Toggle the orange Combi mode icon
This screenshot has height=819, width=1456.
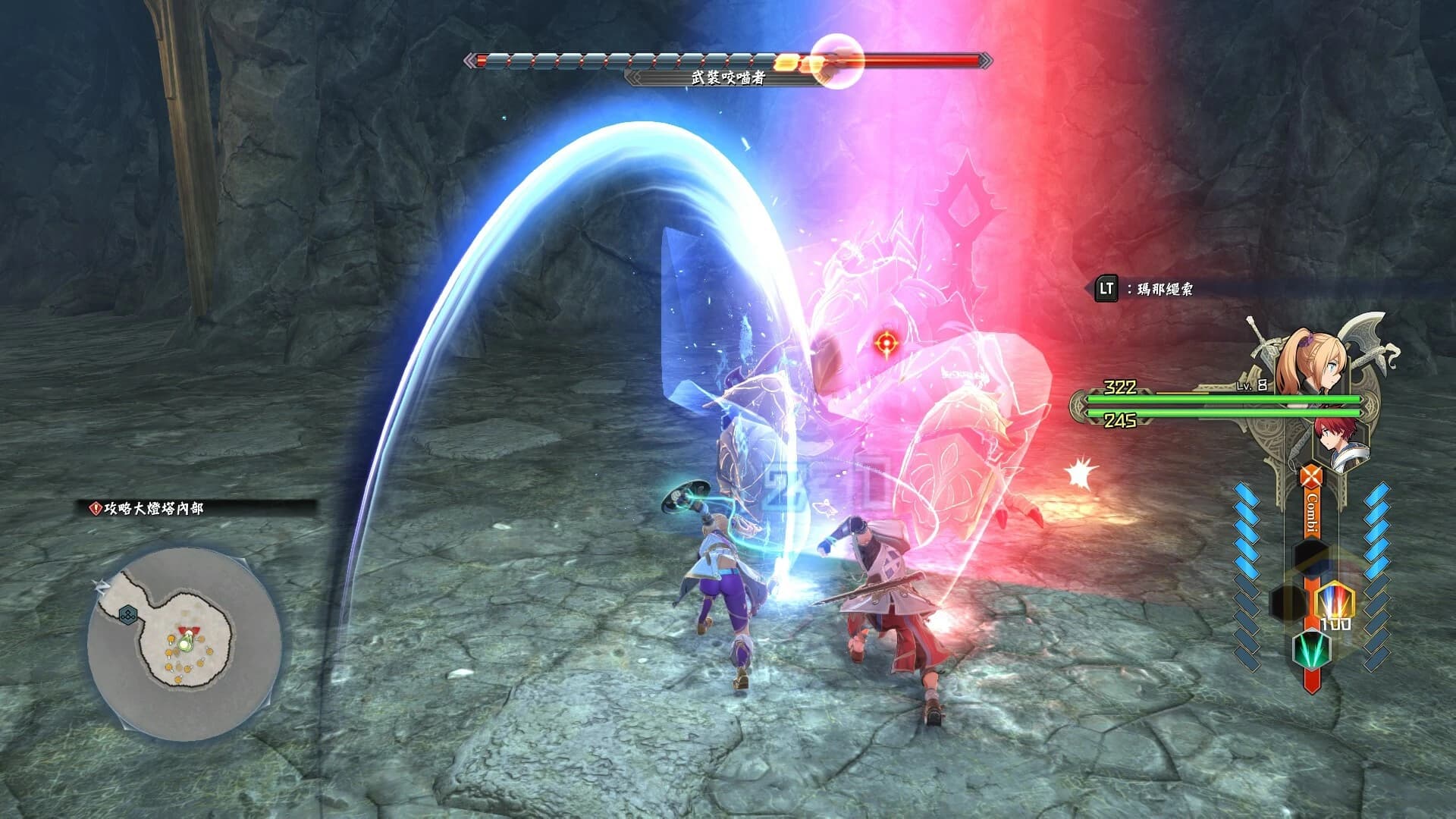(x=1310, y=477)
